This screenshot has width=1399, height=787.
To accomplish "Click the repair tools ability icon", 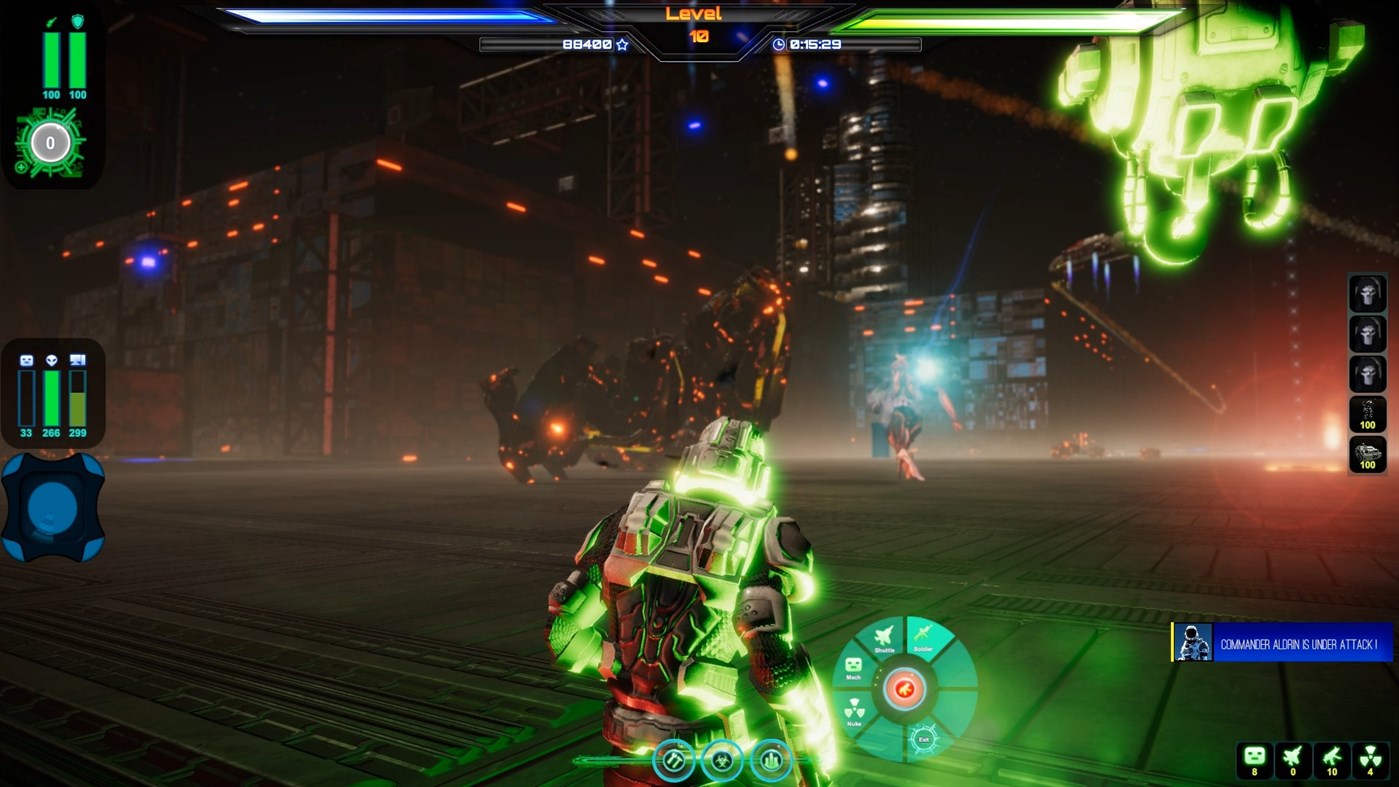I will [x=673, y=760].
